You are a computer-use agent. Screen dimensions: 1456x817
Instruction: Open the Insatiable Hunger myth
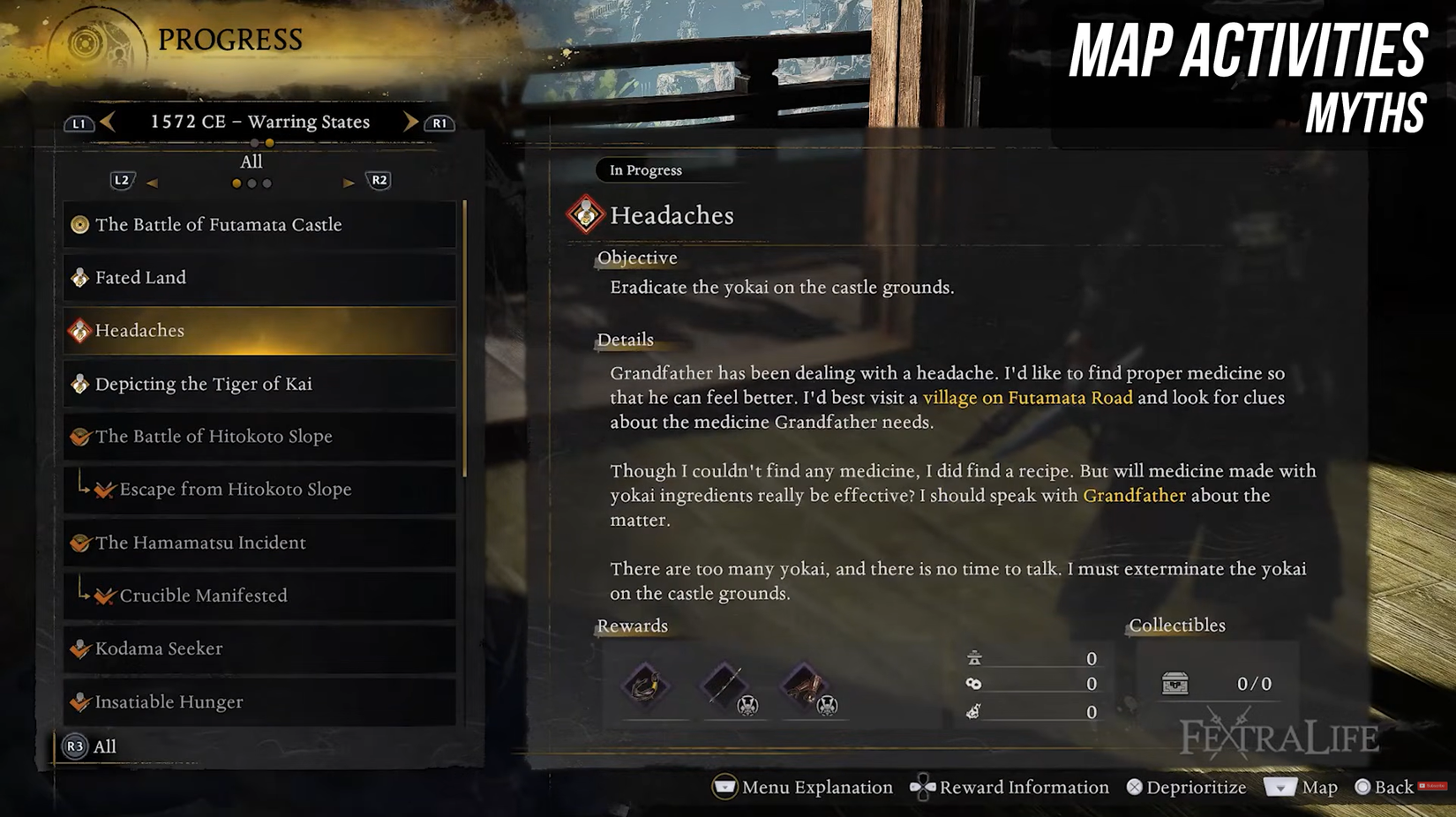pos(259,702)
